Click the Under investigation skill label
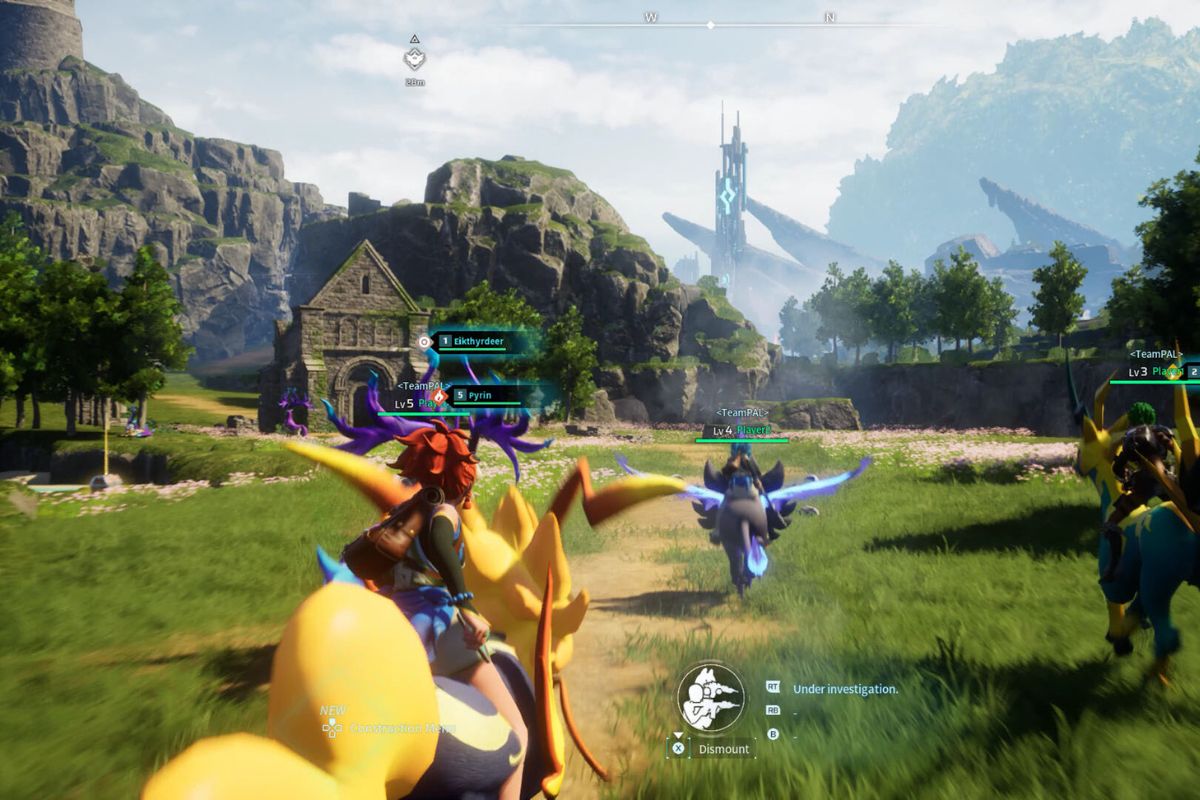The width and height of the screenshot is (1200, 800). 845,689
